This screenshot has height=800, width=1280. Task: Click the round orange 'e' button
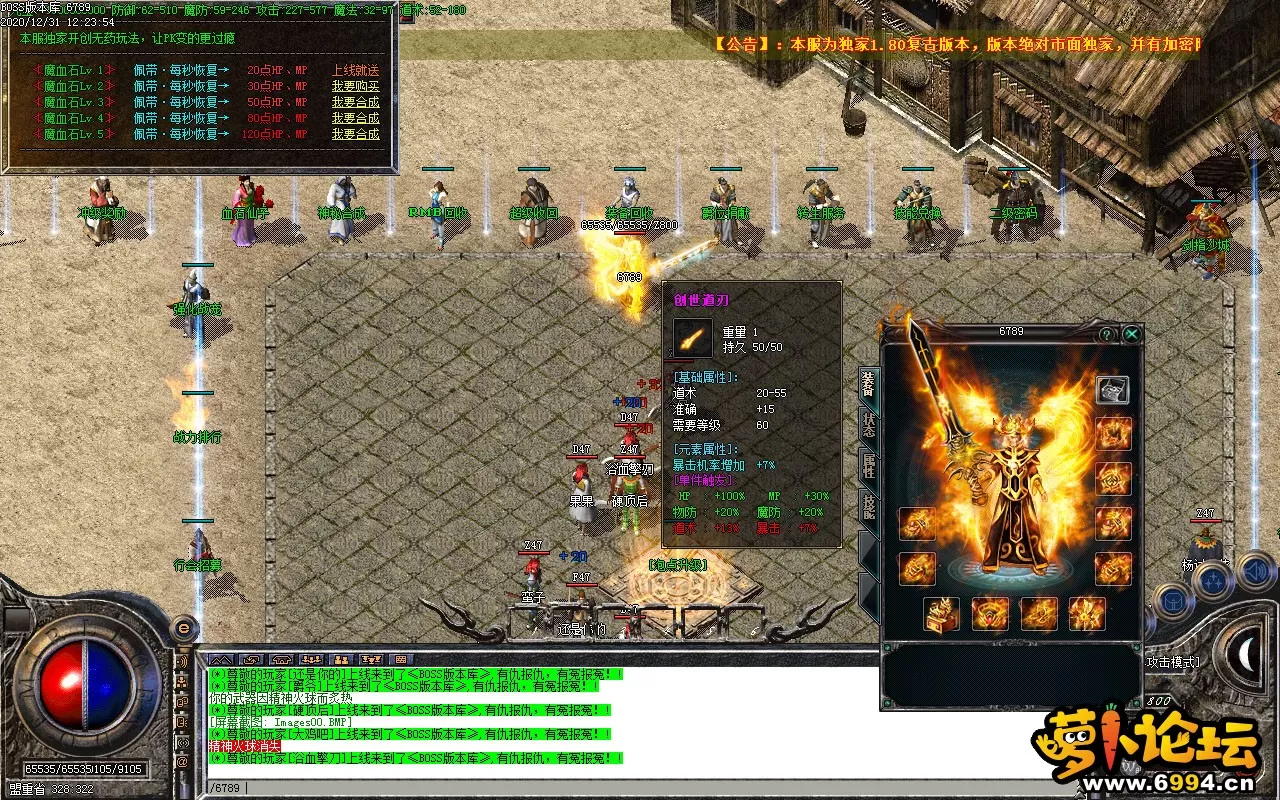point(183,628)
